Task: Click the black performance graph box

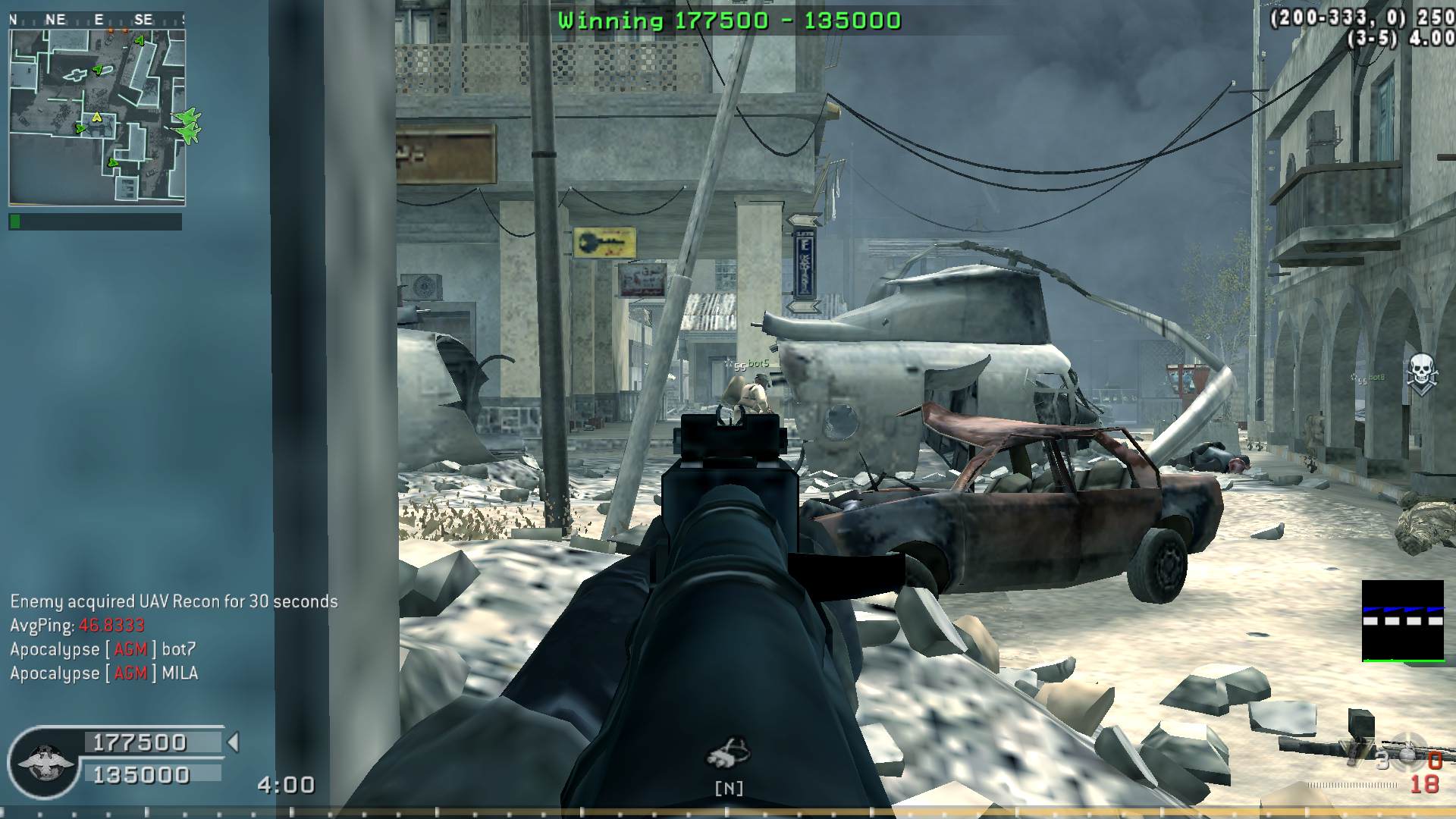Action: coord(1402,620)
